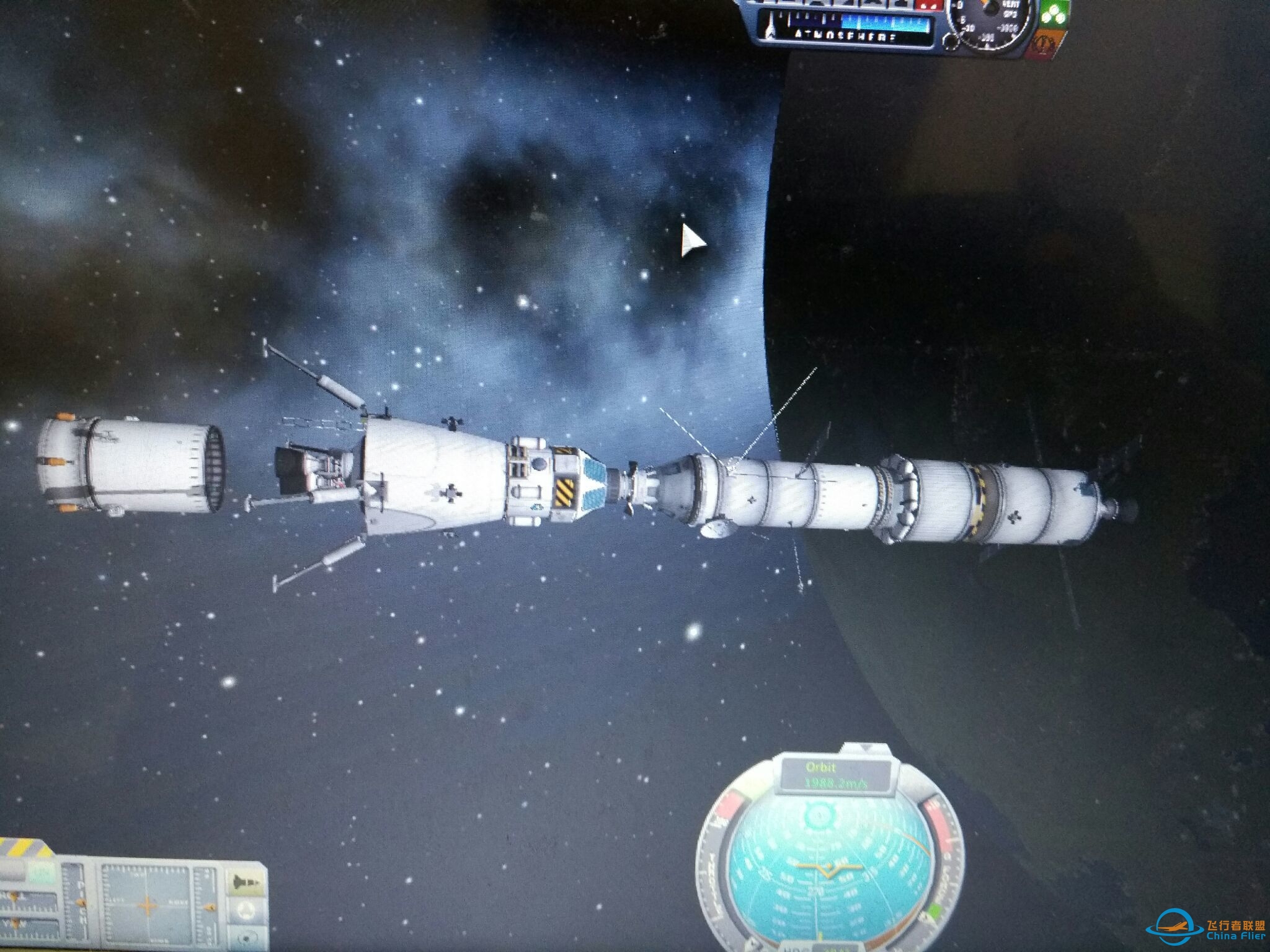Open the orbital map view button
This screenshot has height=952, width=1270.
pyautogui.click(x=247, y=937)
